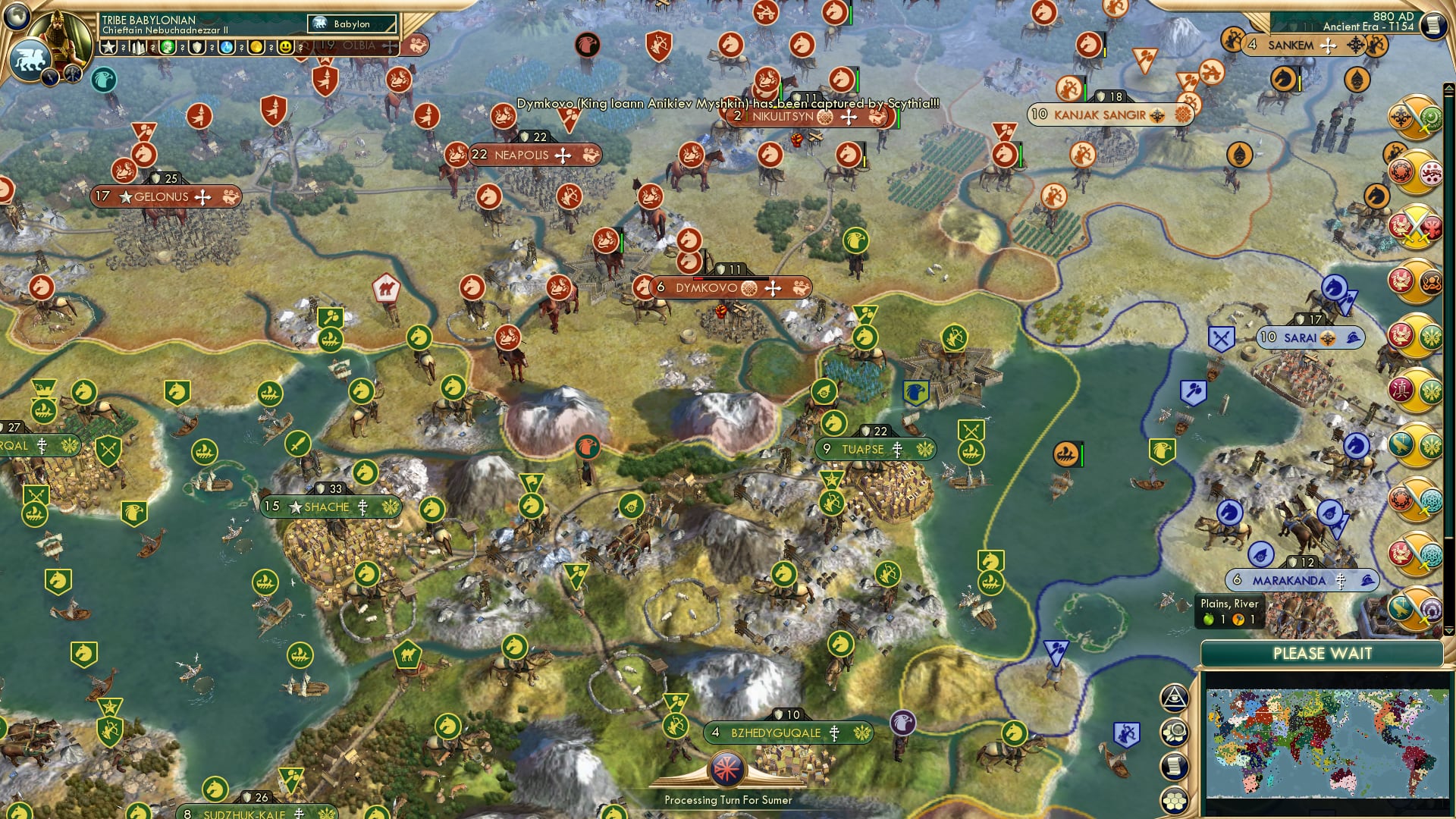Screen dimensions: 1456x819
Task: Open the Babylon civilization dropdown
Action: (351, 24)
